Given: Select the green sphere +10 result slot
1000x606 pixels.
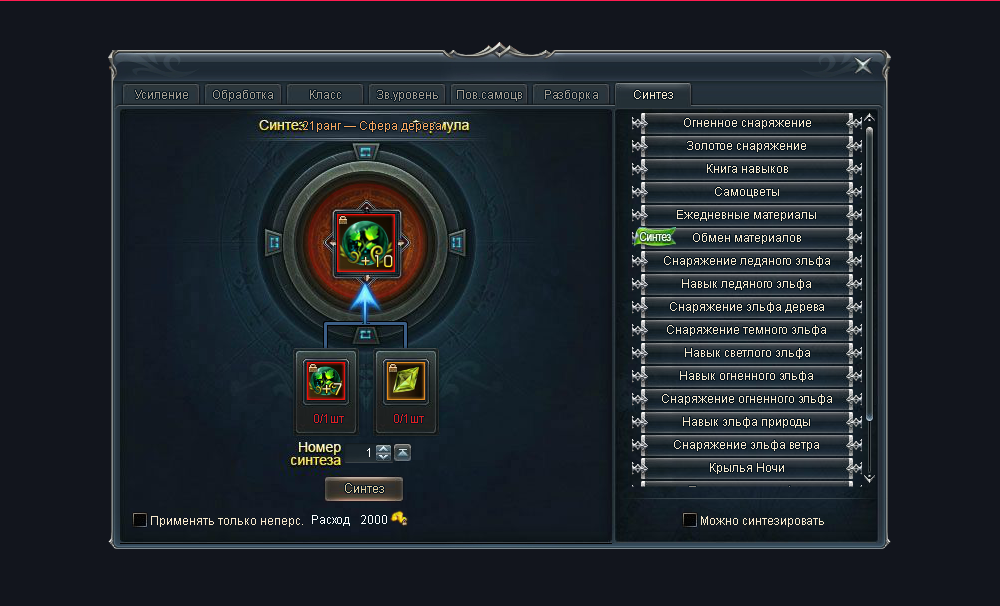Looking at the screenshot, I should (366, 242).
